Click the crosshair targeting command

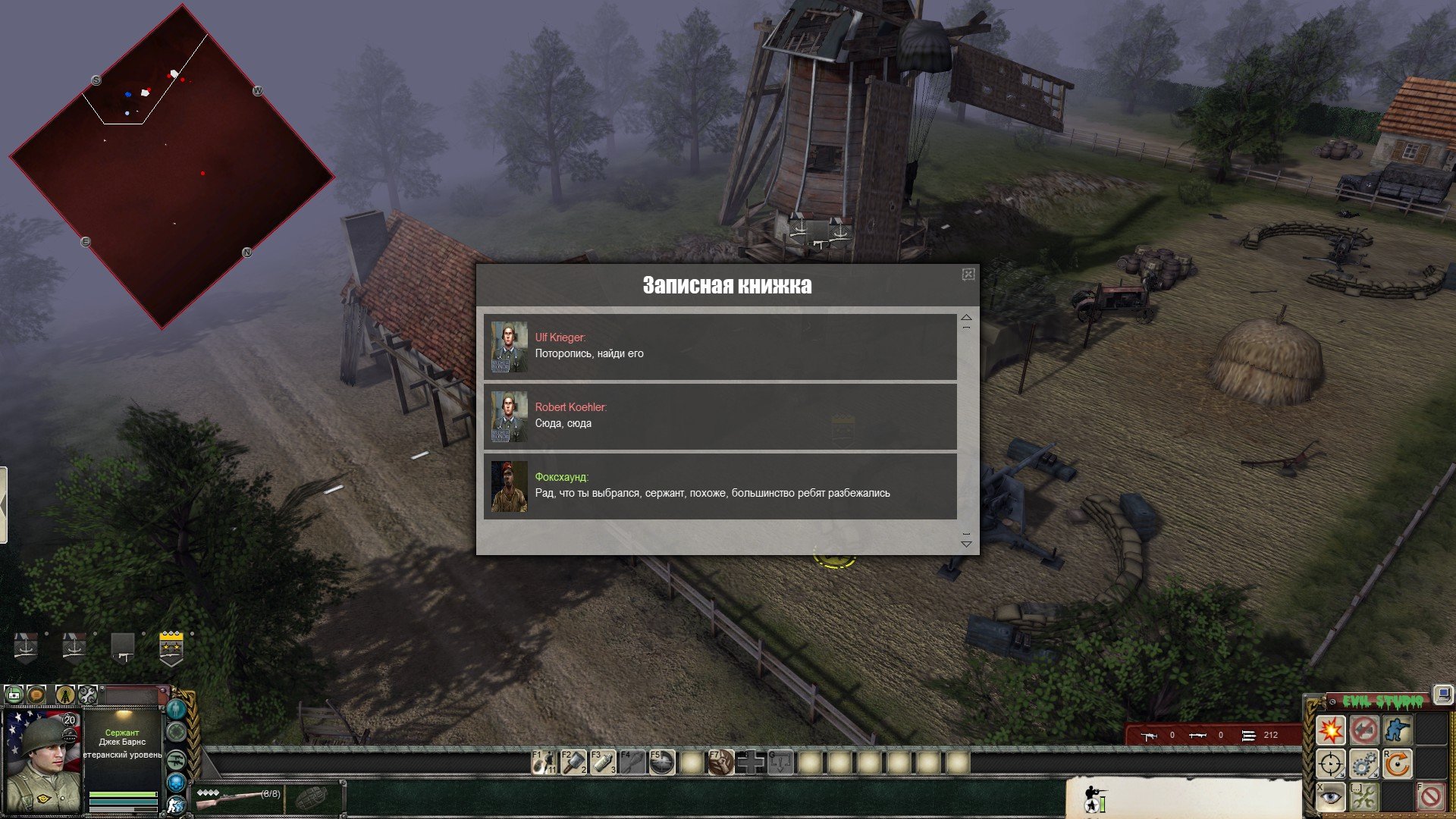(x=1330, y=764)
